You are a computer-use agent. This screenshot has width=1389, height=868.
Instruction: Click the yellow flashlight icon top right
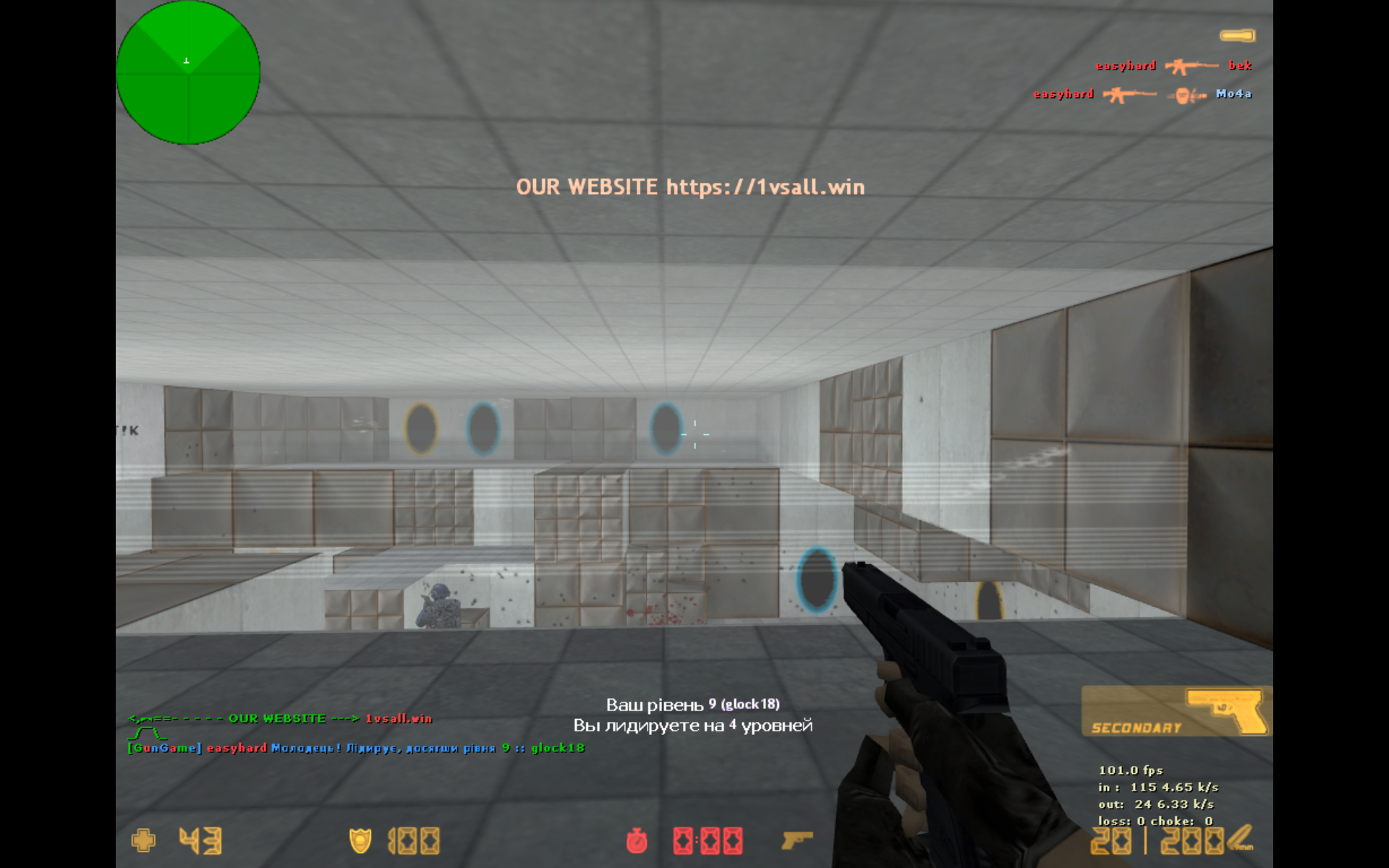(1238, 34)
